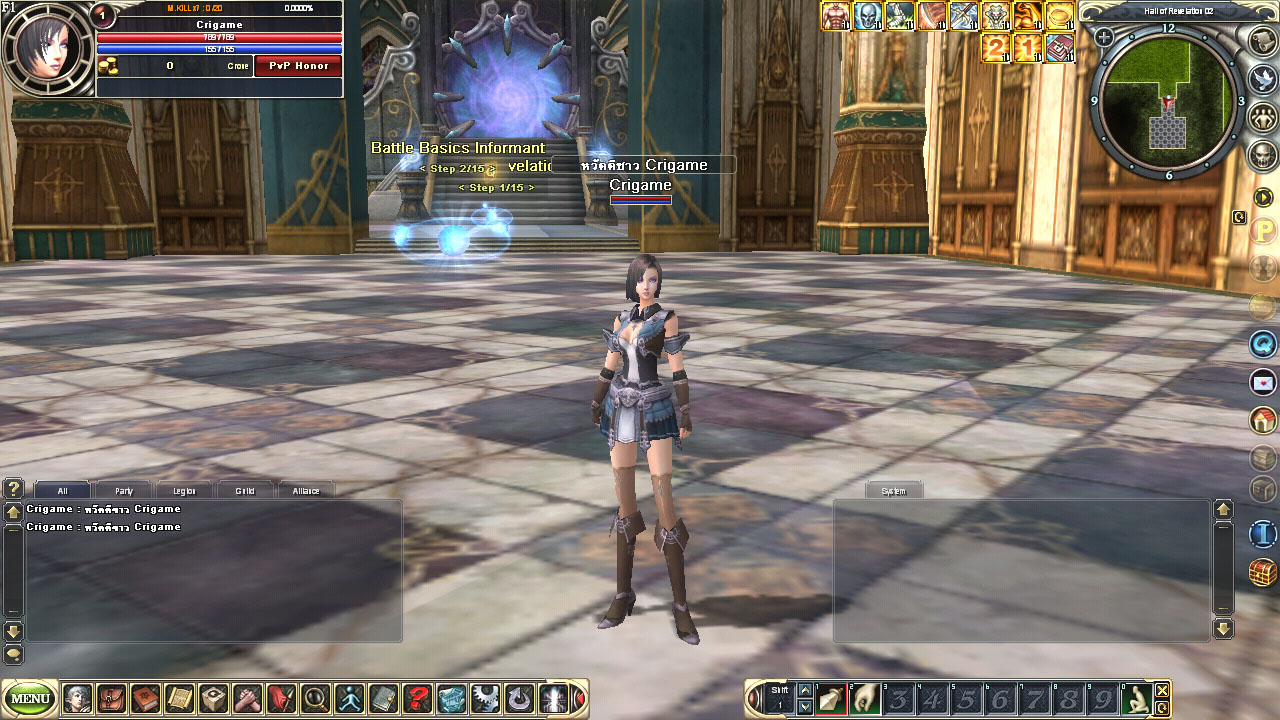Open the green MENU button
This screenshot has width=1280, height=720.
pyautogui.click(x=31, y=698)
